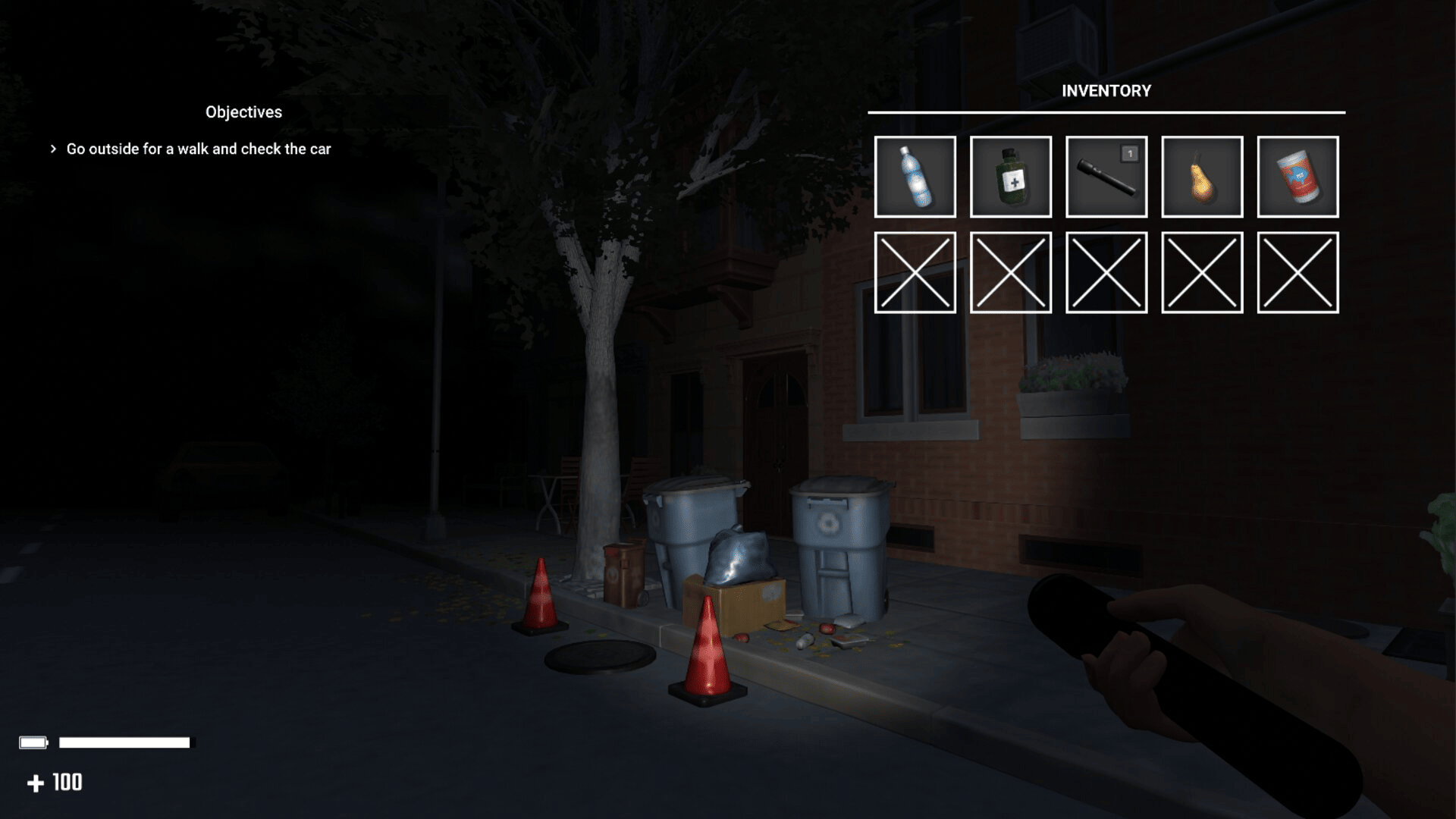Click the health value reading 100
Viewport: 1456px width, 819px height.
[x=67, y=780]
